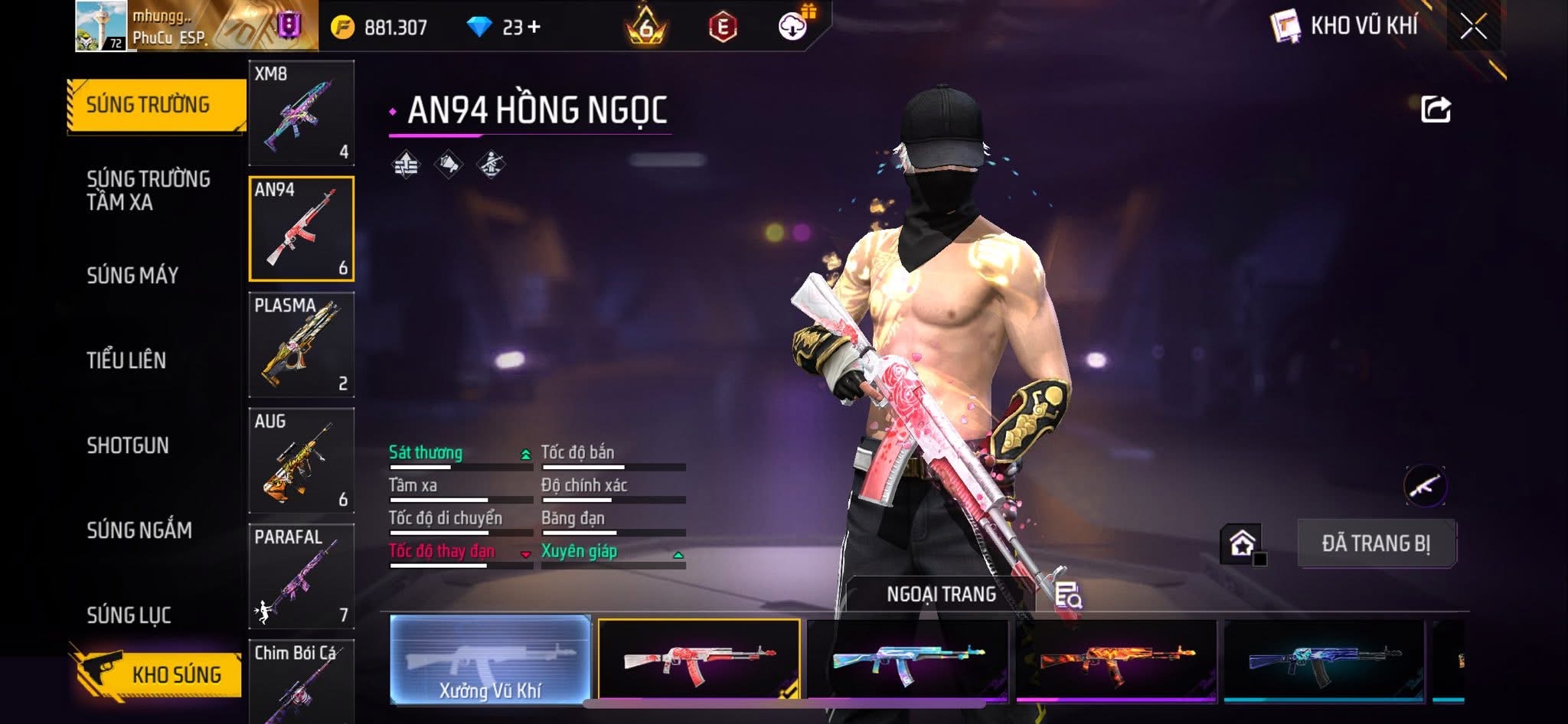This screenshot has height=724, width=1568.
Task: Share the weapon via share icon
Action: [x=1436, y=109]
